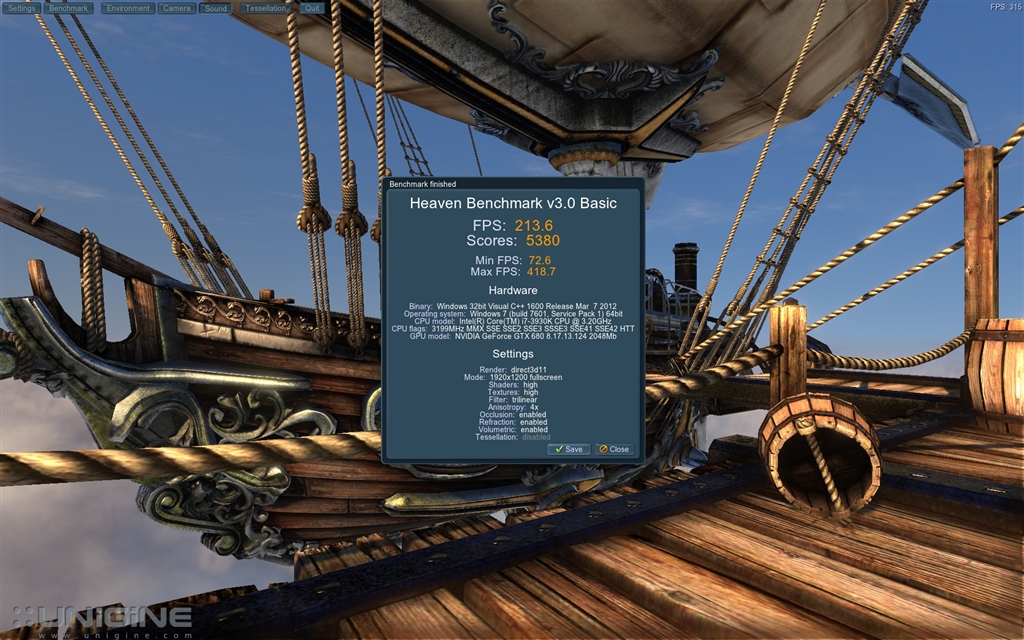Click the Tessellation button in the top bar
Screen dimensions: 1024x640
coord(266,8)
